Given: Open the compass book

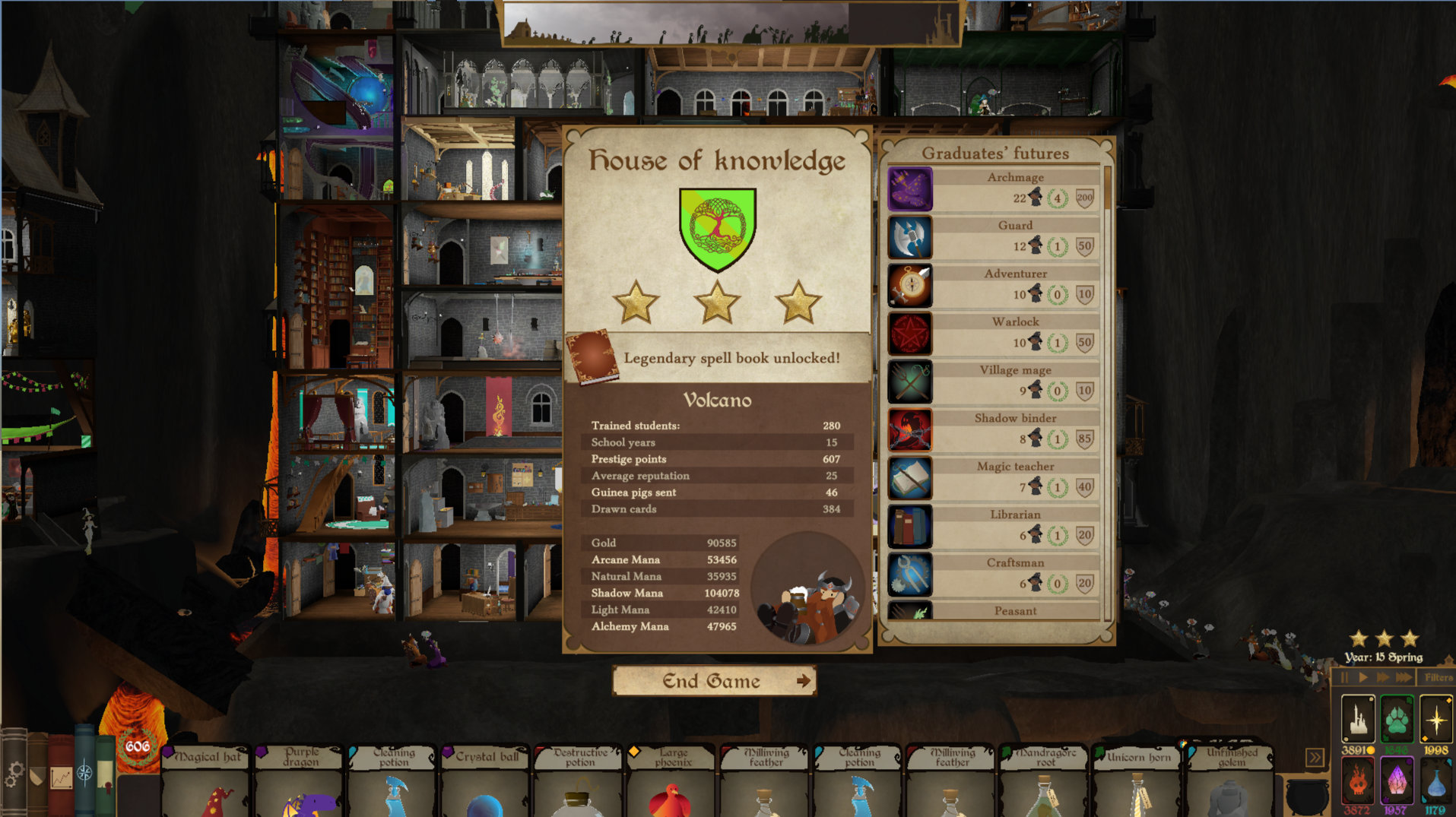Looking at the screenshot, I should tap(84, 772).
